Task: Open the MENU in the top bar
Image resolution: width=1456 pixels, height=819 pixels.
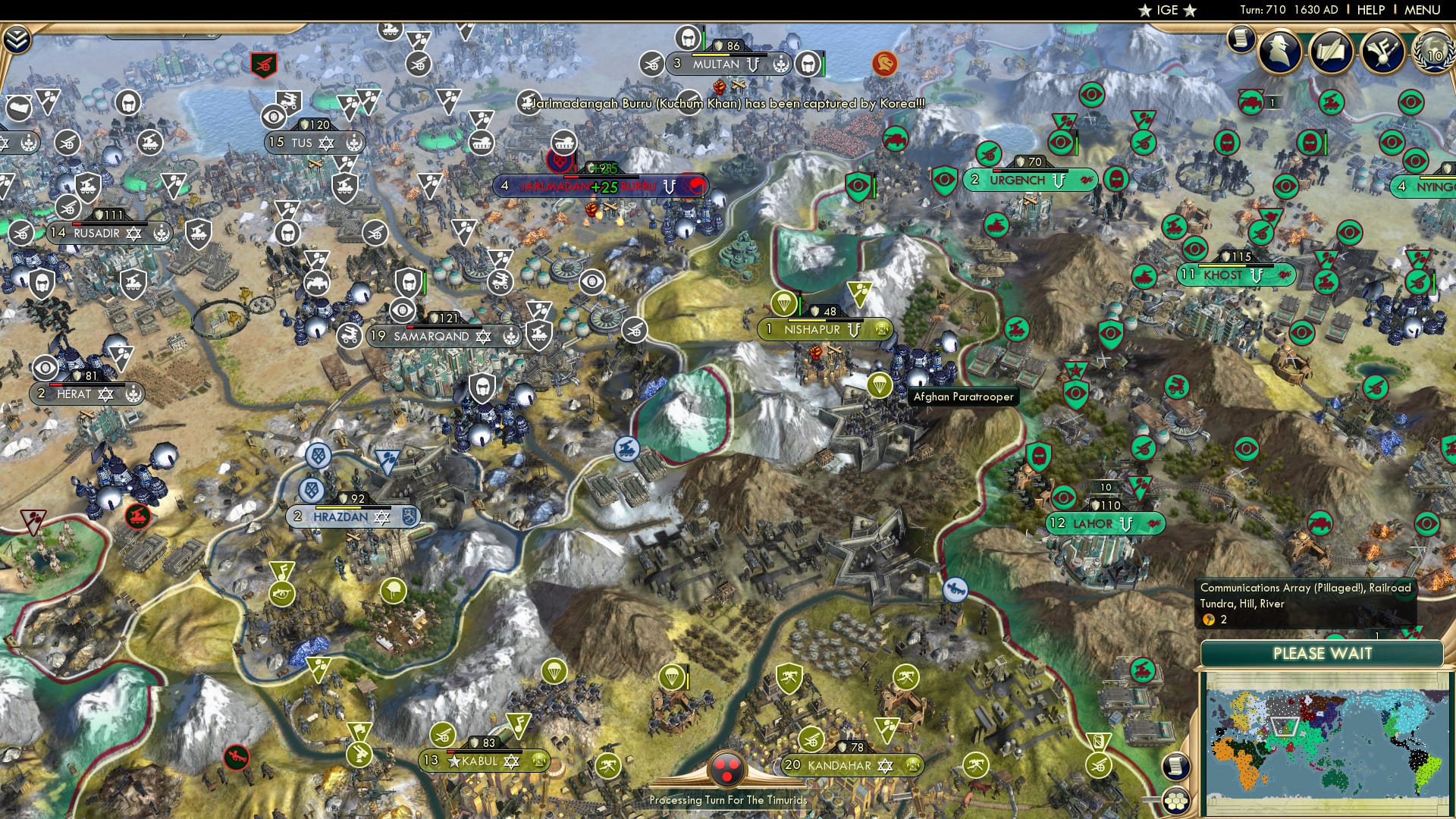Action: point(1421,10)
